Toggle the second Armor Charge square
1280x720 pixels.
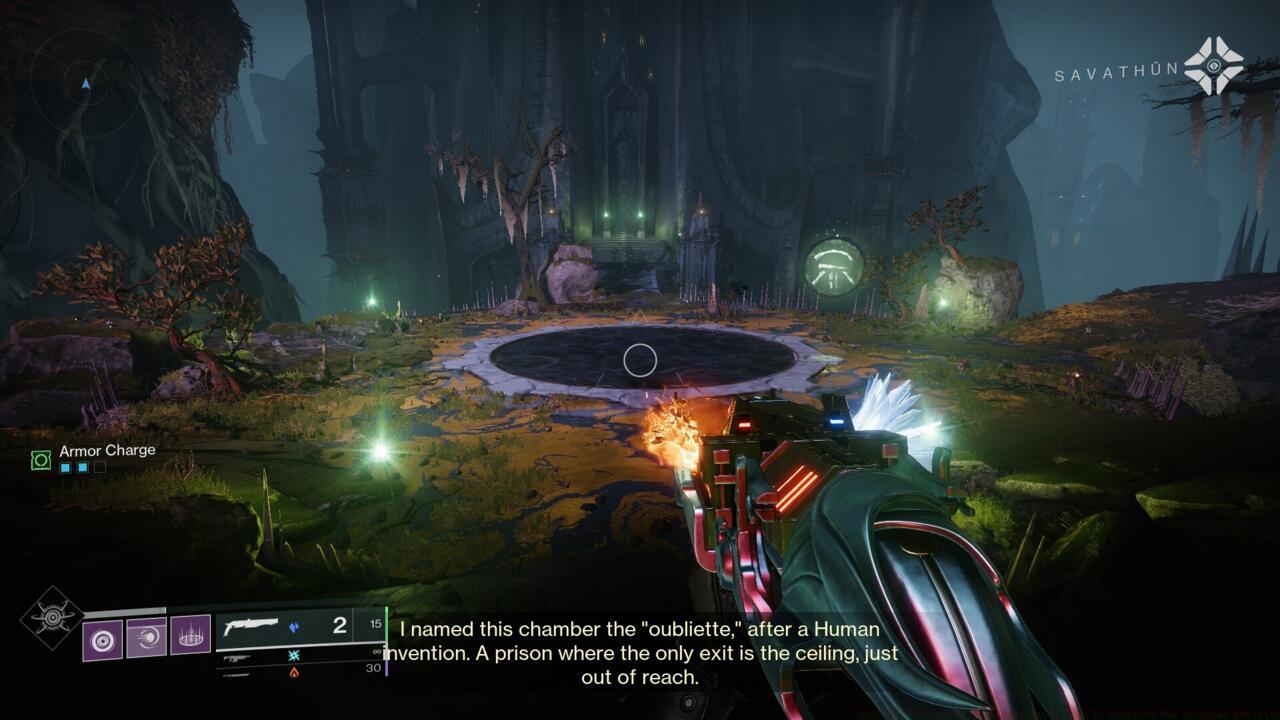click(82, 468)
